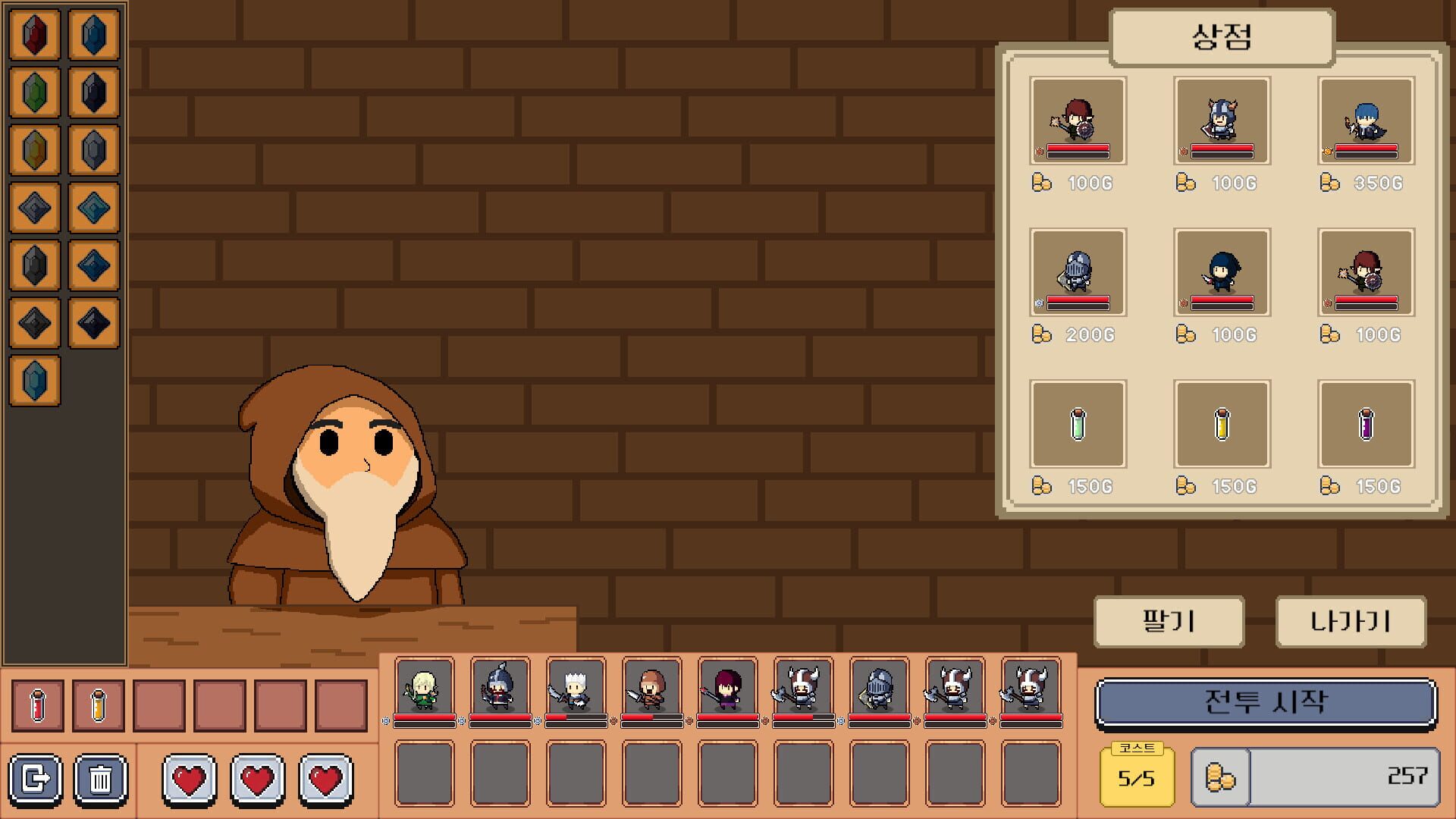Buy the armored knight costing 200G
Viewport: 1456px width, 819px height.
tap(1075, 273)
